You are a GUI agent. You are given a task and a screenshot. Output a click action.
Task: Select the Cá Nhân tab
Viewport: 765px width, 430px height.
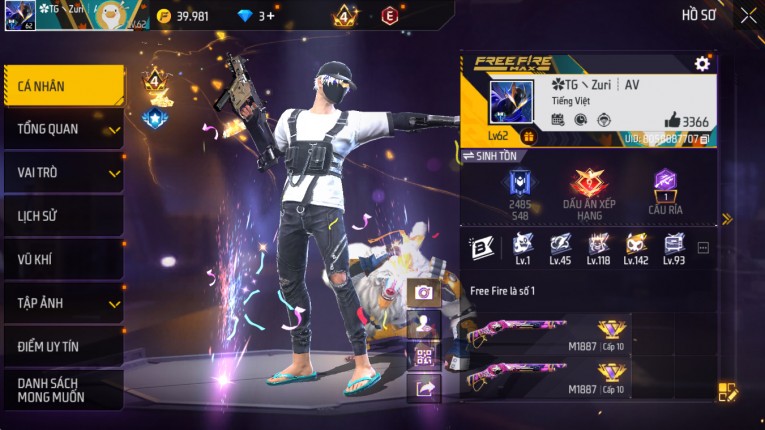point(62,86)
